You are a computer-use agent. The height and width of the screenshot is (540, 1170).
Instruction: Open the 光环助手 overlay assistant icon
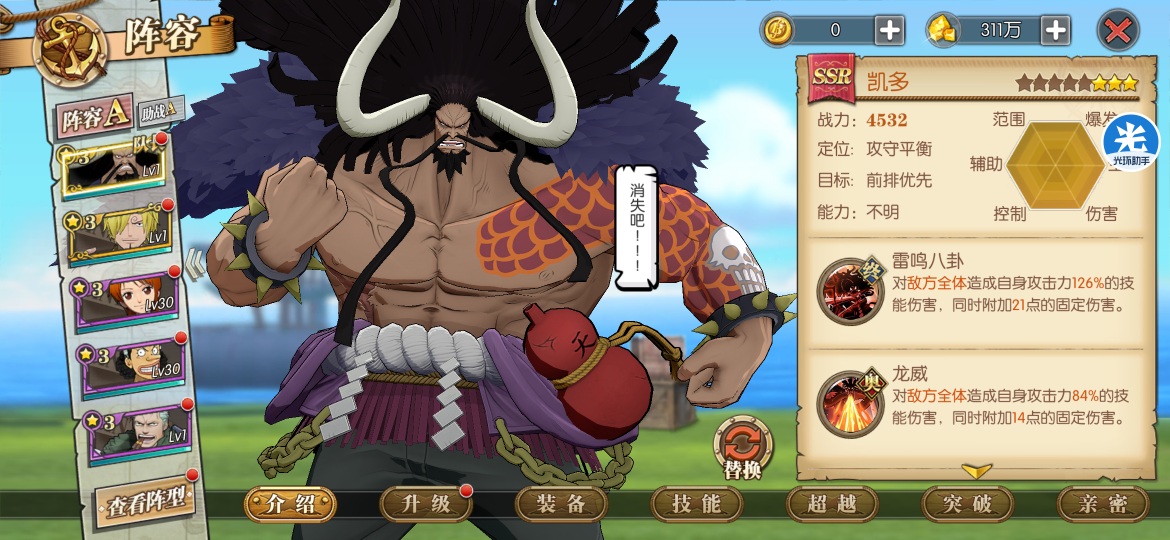[1132, 143]
